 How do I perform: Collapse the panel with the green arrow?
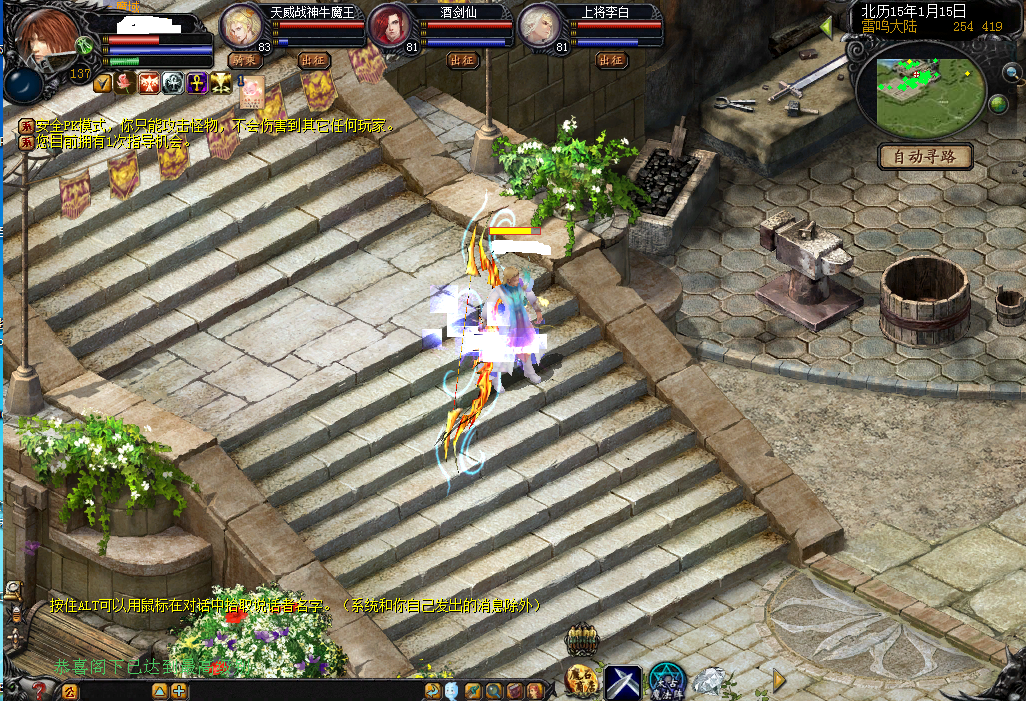click(826, 27)
